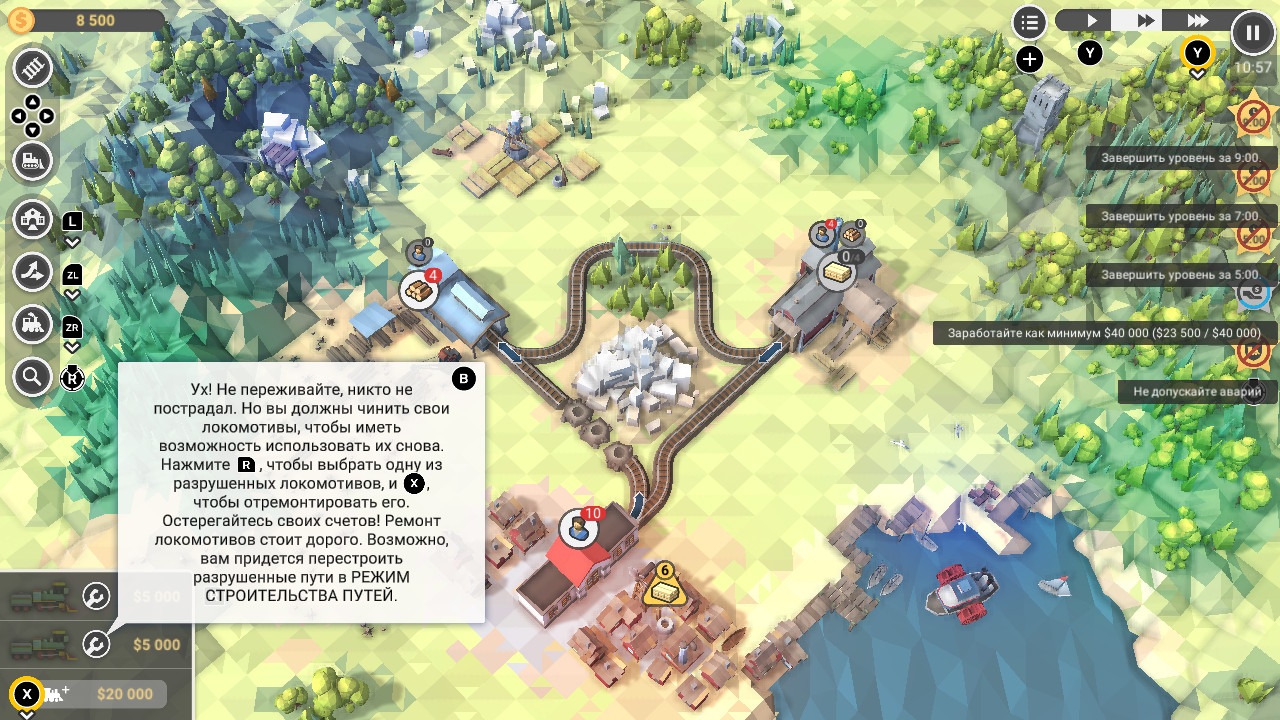Set game speed to normal play
1280x720 pixels.
[1092, 20]
